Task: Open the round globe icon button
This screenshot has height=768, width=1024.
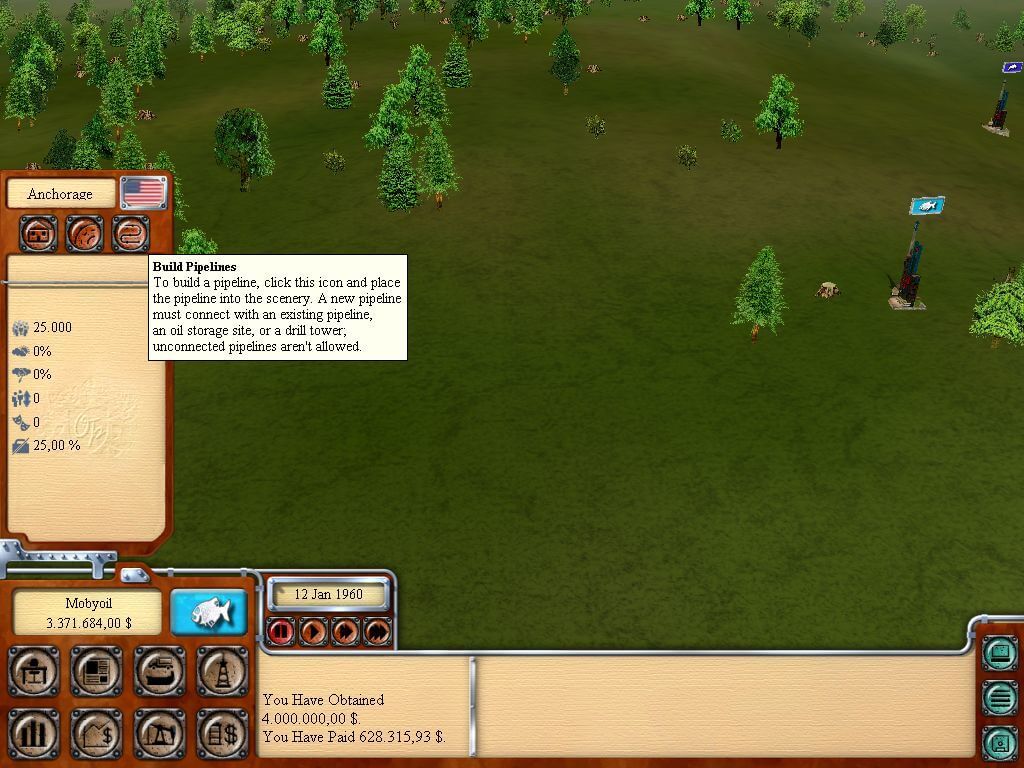Action: click(85, 234)
